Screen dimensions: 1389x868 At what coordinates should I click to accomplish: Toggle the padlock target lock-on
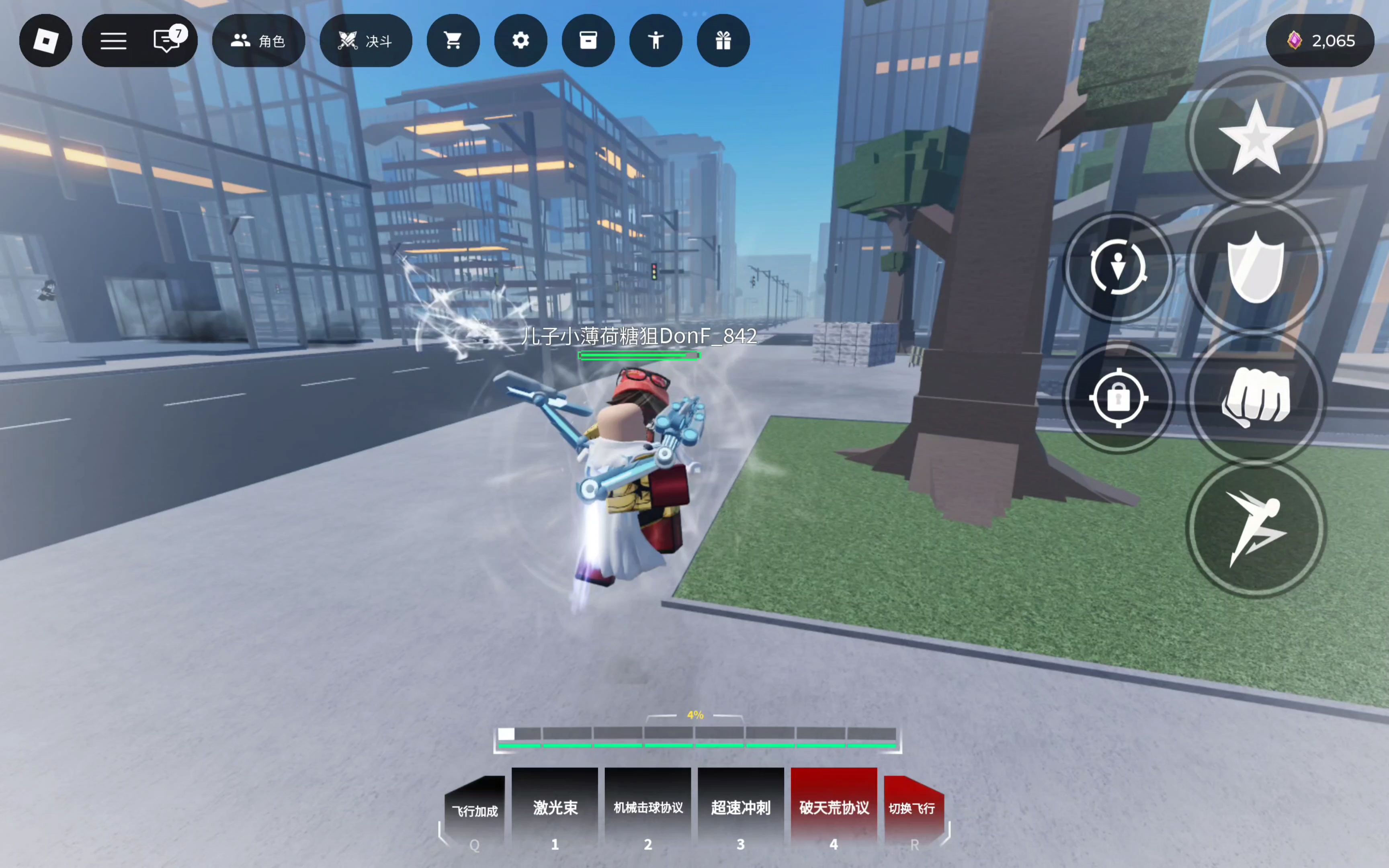pos(1118,397)
